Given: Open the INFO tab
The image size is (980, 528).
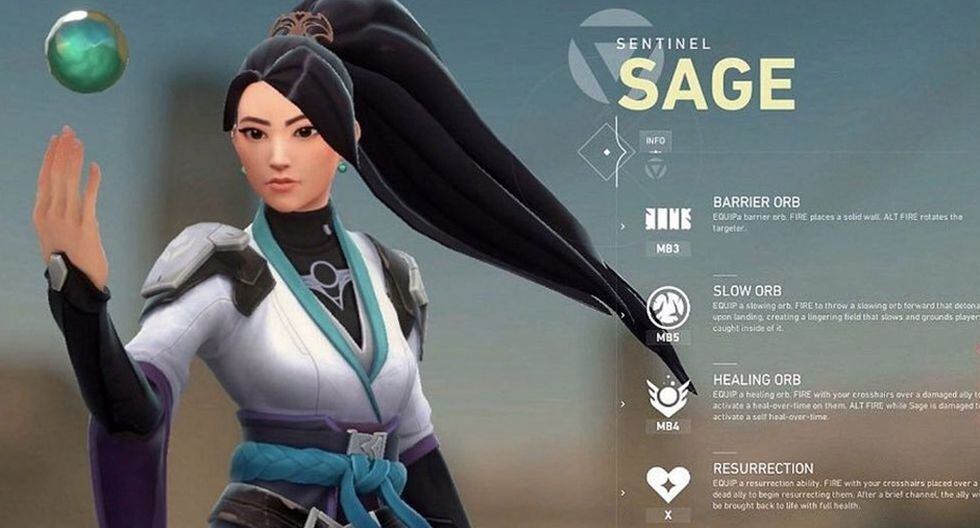Looking at the screenshot, I should 656,140.
